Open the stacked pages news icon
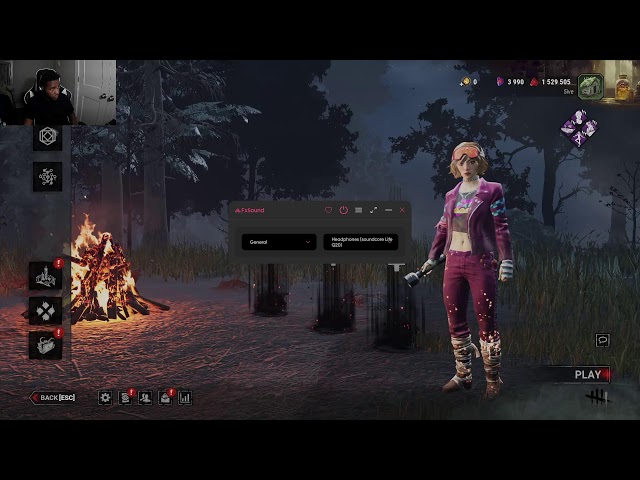This screenshot has width=640, height=480. 125,398
